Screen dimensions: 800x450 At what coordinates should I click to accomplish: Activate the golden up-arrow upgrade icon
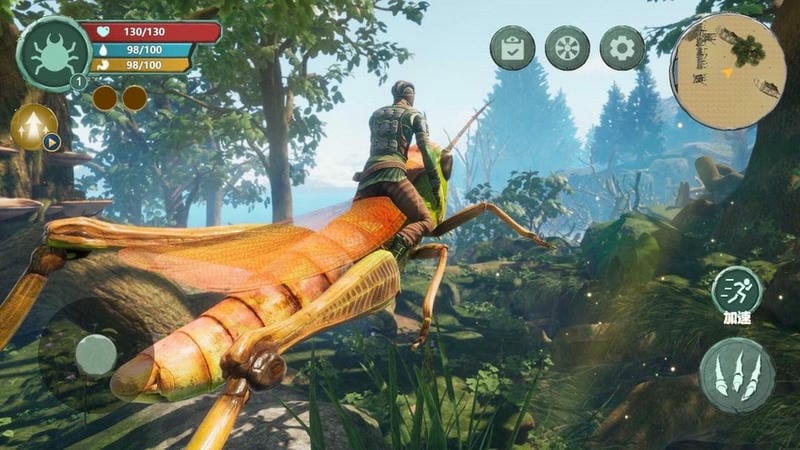(x=33, y=126)
